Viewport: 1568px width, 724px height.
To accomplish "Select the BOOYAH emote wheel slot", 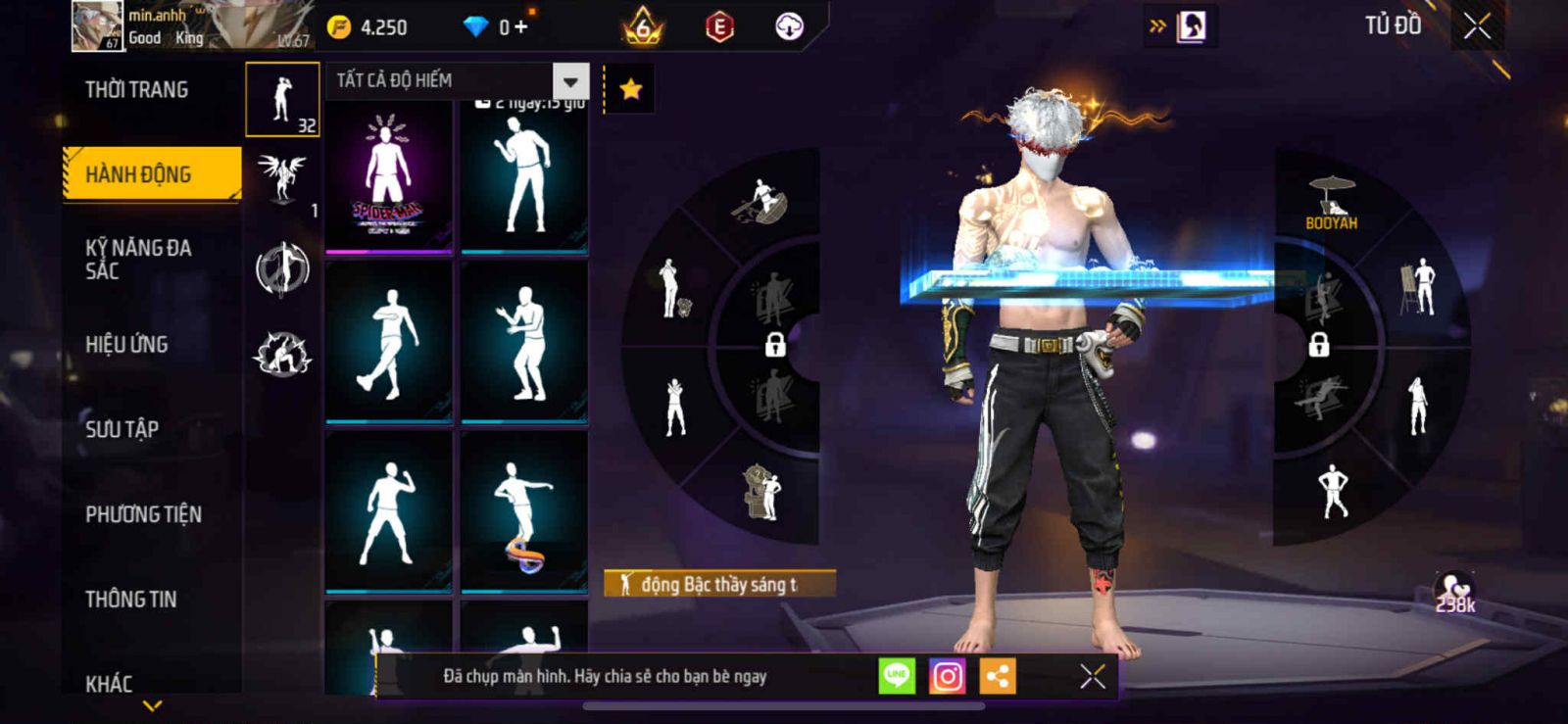I will (x=1331, y=203).
